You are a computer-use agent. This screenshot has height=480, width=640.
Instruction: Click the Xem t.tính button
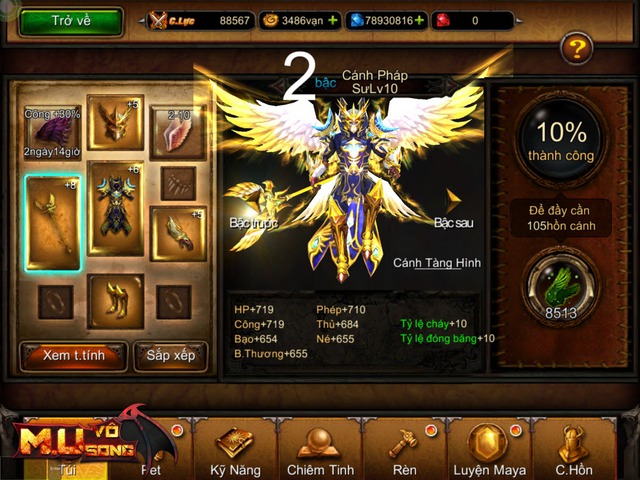click(x=73, y=354)
